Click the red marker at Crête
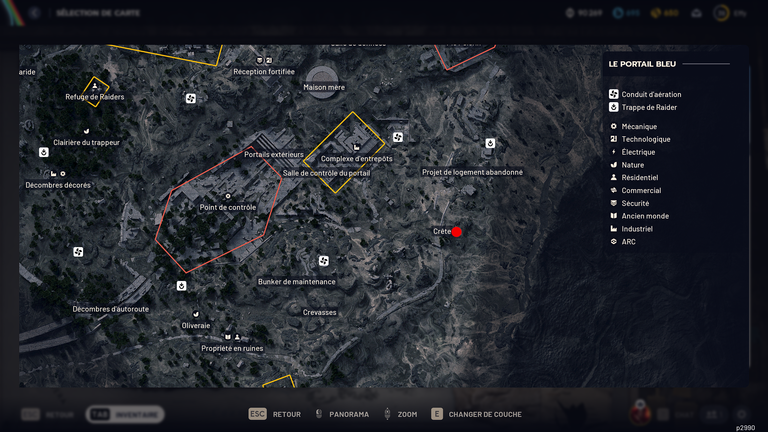Screen dimensions: 768x432 point(457,232)
